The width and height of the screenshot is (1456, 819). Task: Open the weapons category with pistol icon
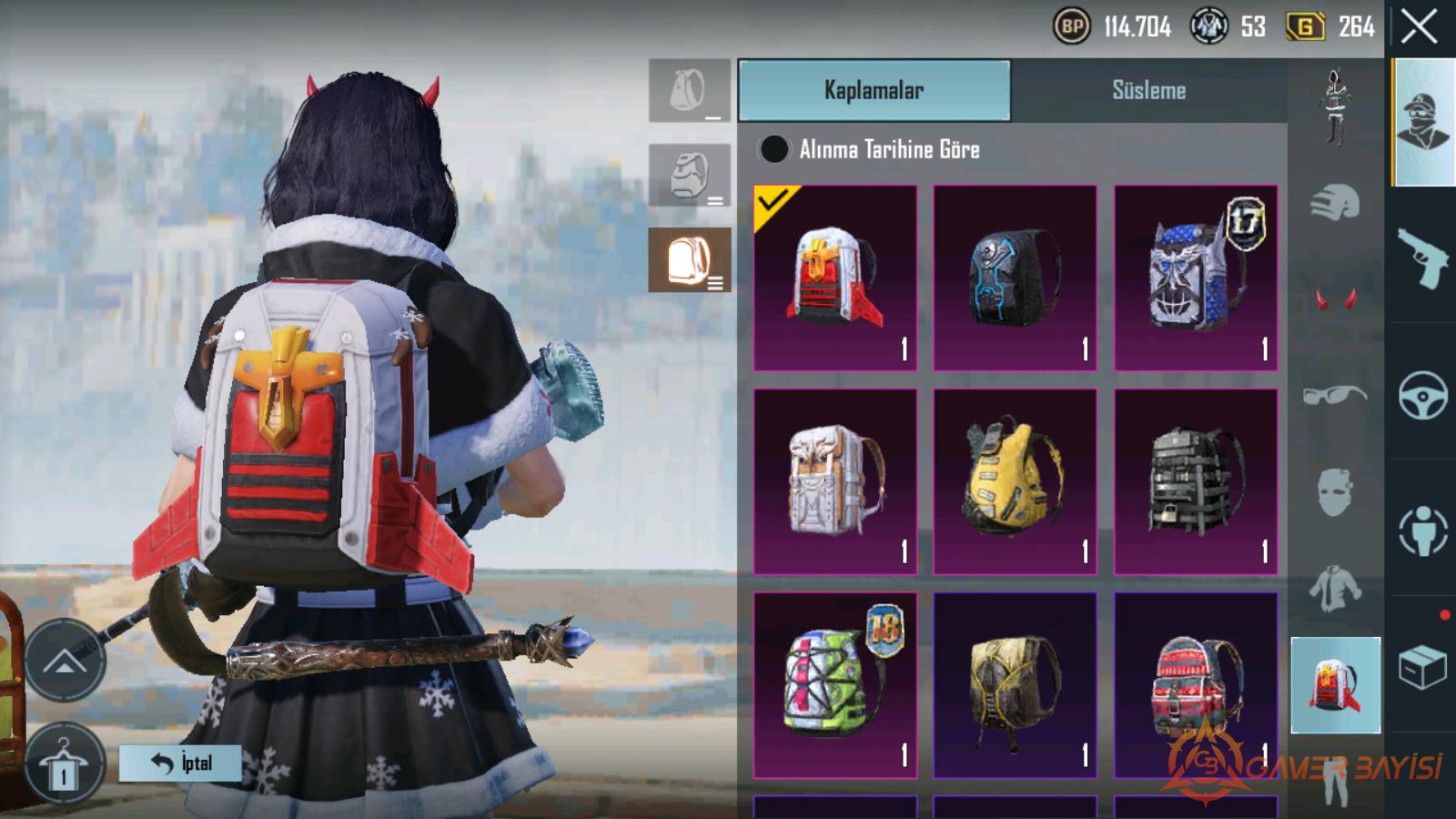pyautogui.click(x=1422, y=257)
